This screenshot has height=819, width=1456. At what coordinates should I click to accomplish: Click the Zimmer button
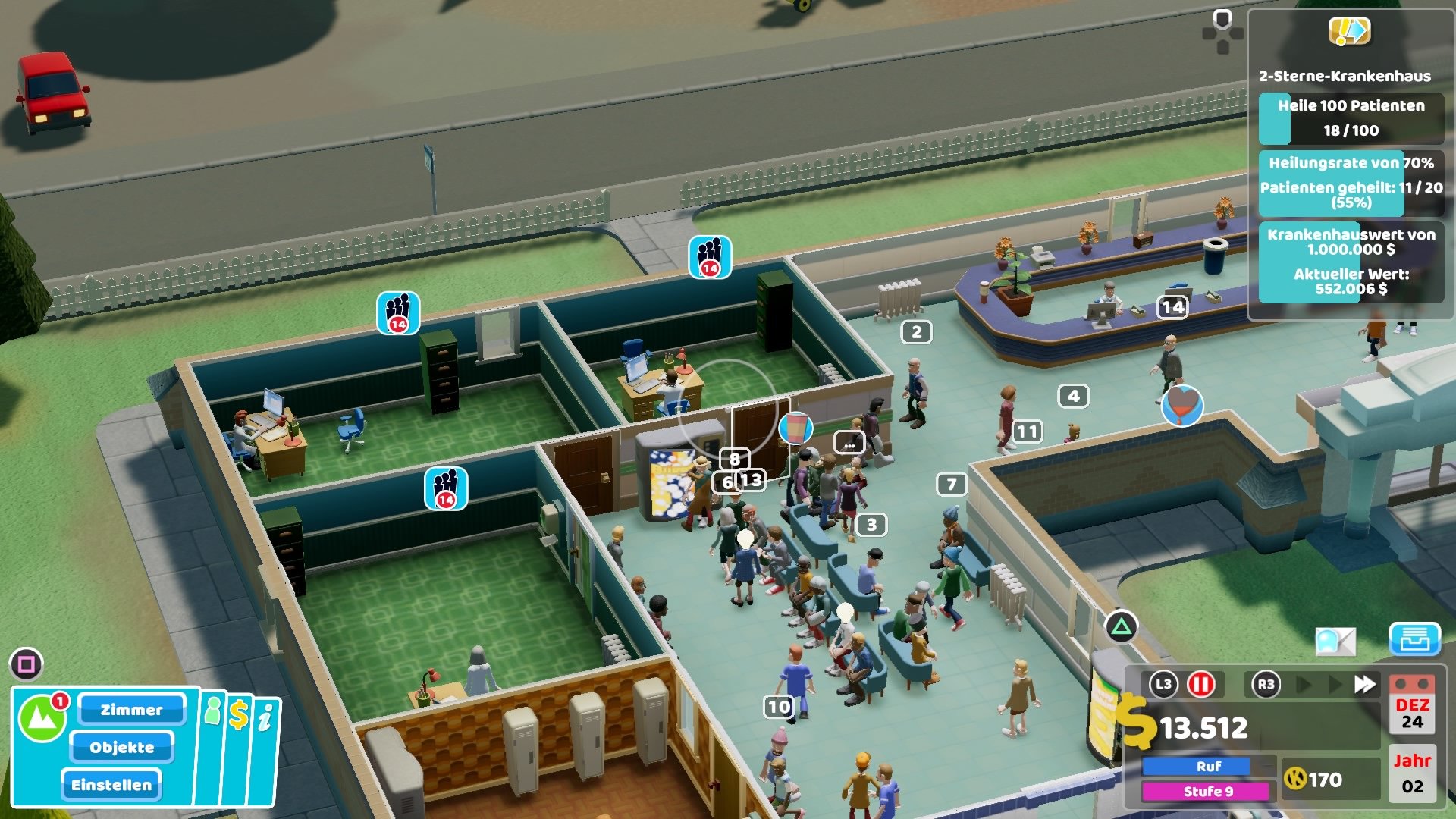tap(133, 710)
